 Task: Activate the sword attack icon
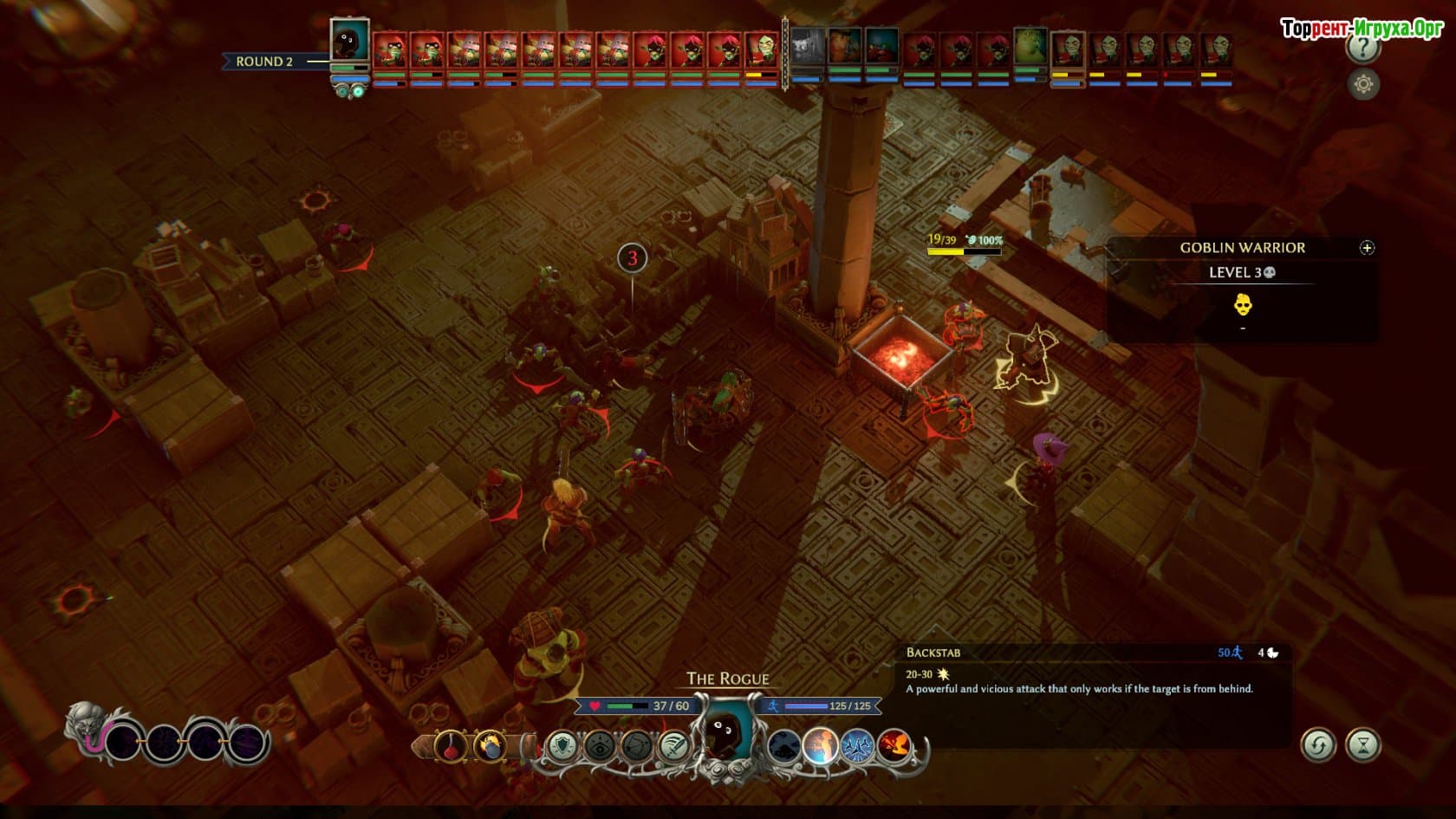pyautogui.click(x=673, y=745)
